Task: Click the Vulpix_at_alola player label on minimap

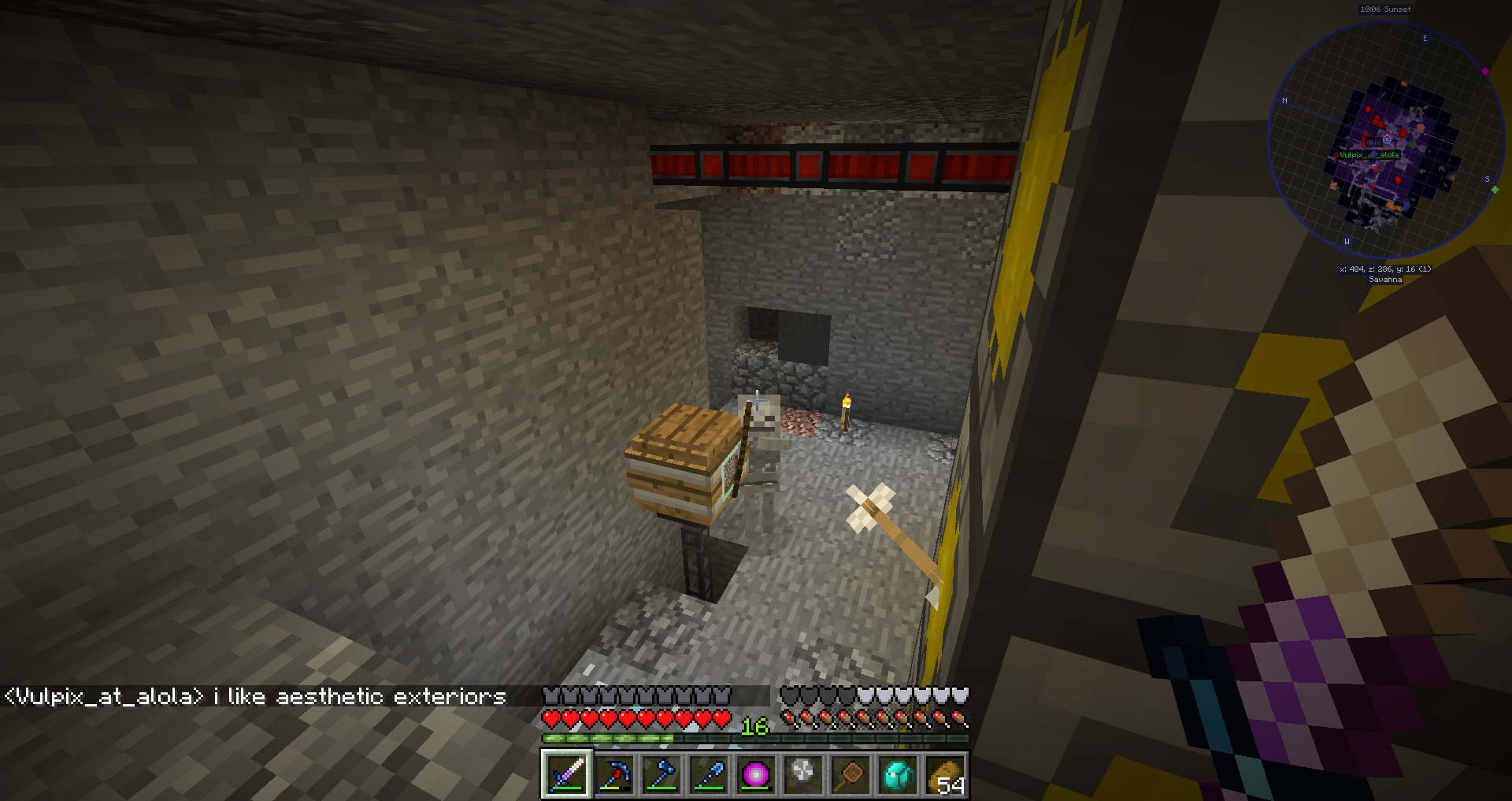Action: pyautogui.click(x=1369, y=155)
